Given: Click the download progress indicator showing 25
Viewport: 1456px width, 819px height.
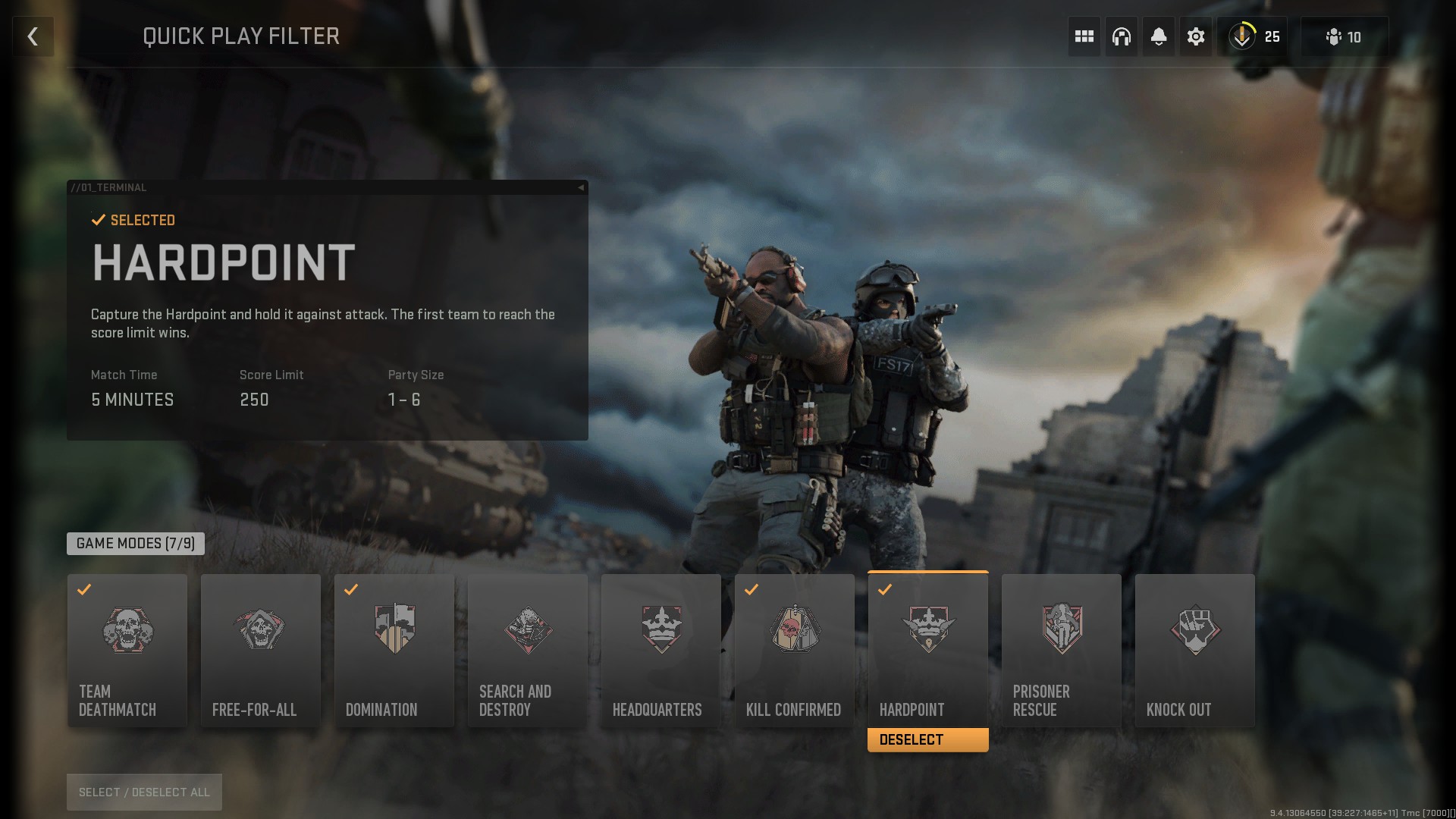Looking at the screenshot, I should [1253, 36].
